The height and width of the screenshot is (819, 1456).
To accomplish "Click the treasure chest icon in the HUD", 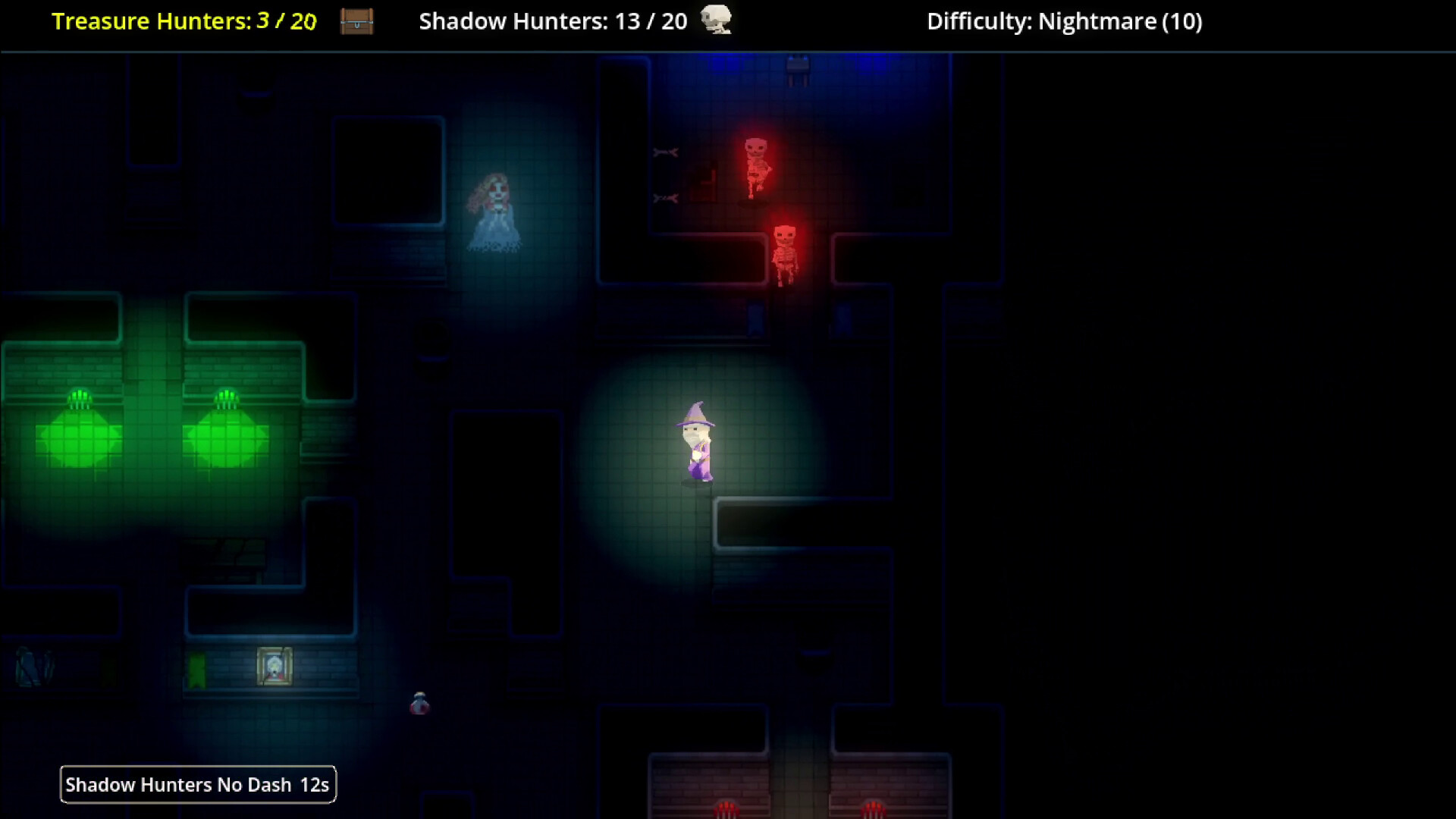I will point(356,22).
